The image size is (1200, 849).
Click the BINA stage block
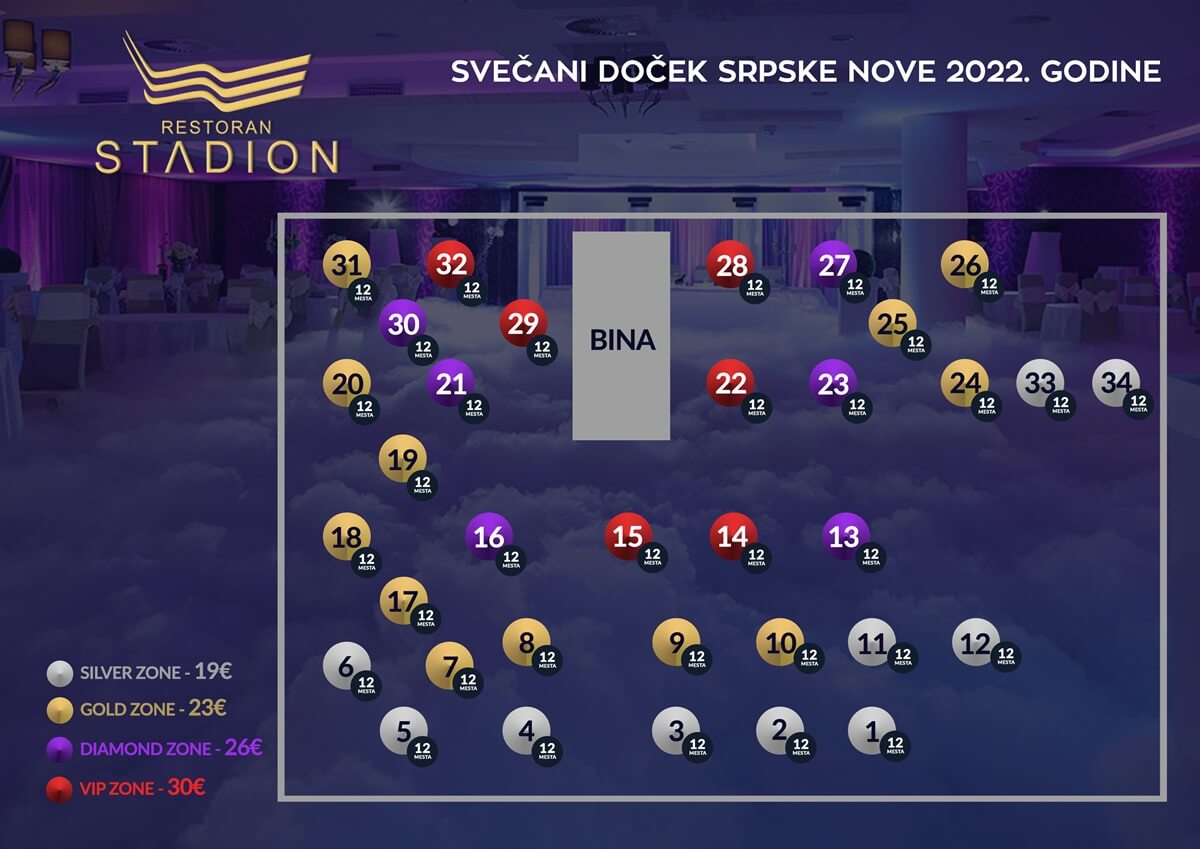tap(621, 336)
